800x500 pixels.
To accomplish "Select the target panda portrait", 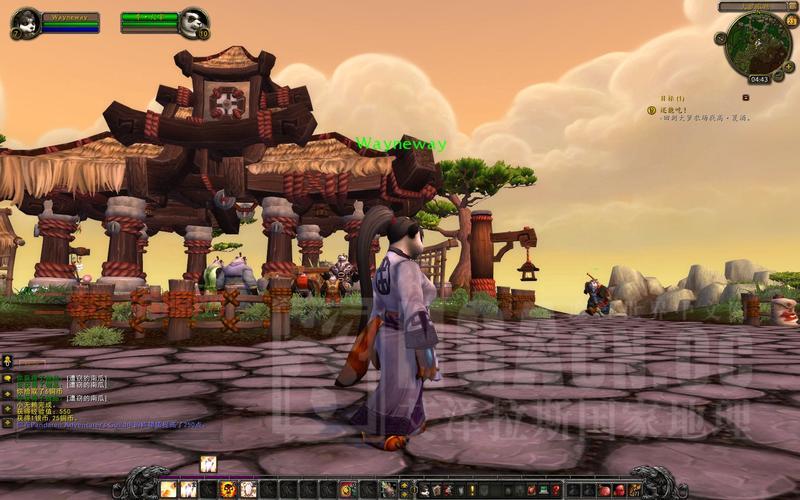I will tap(193, 21).
